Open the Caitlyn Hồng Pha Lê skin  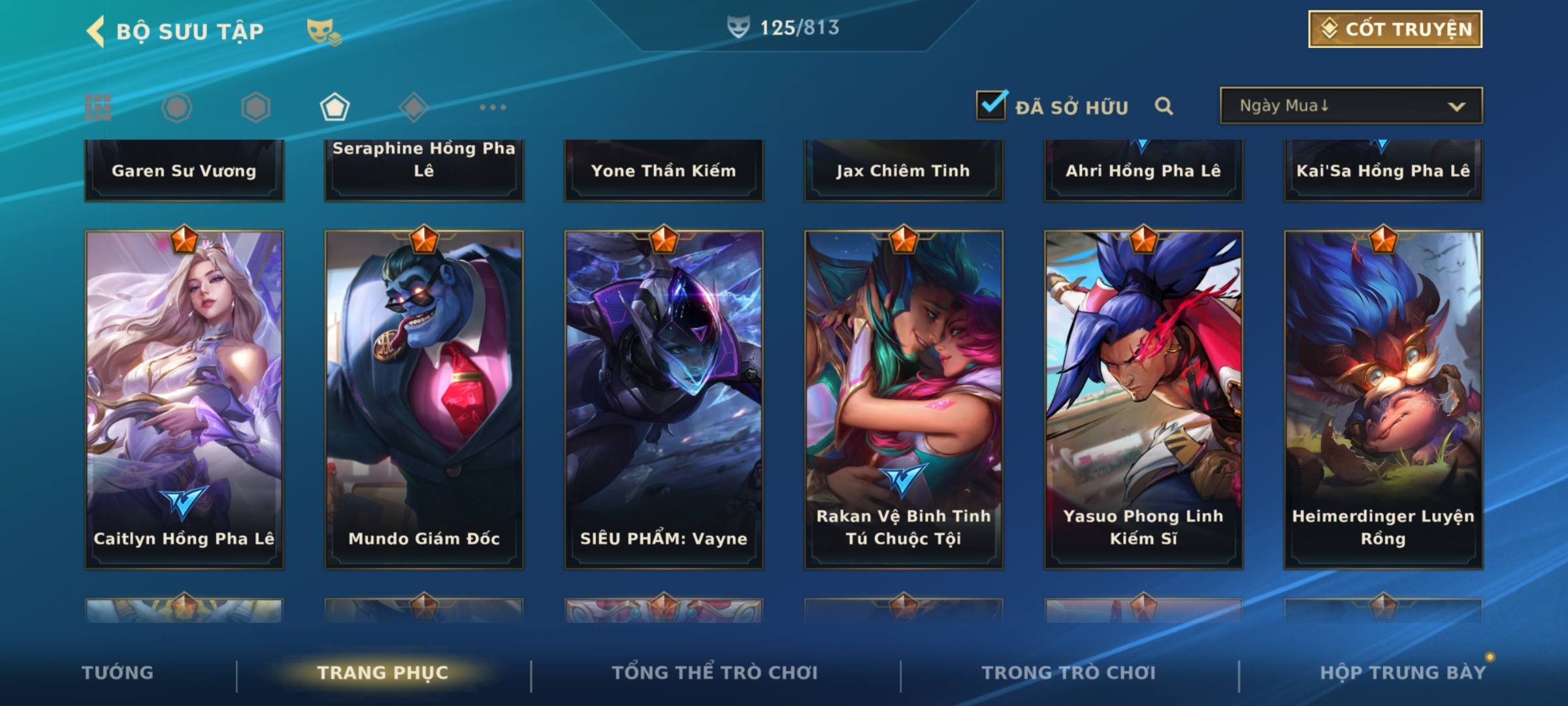(184, 399)
